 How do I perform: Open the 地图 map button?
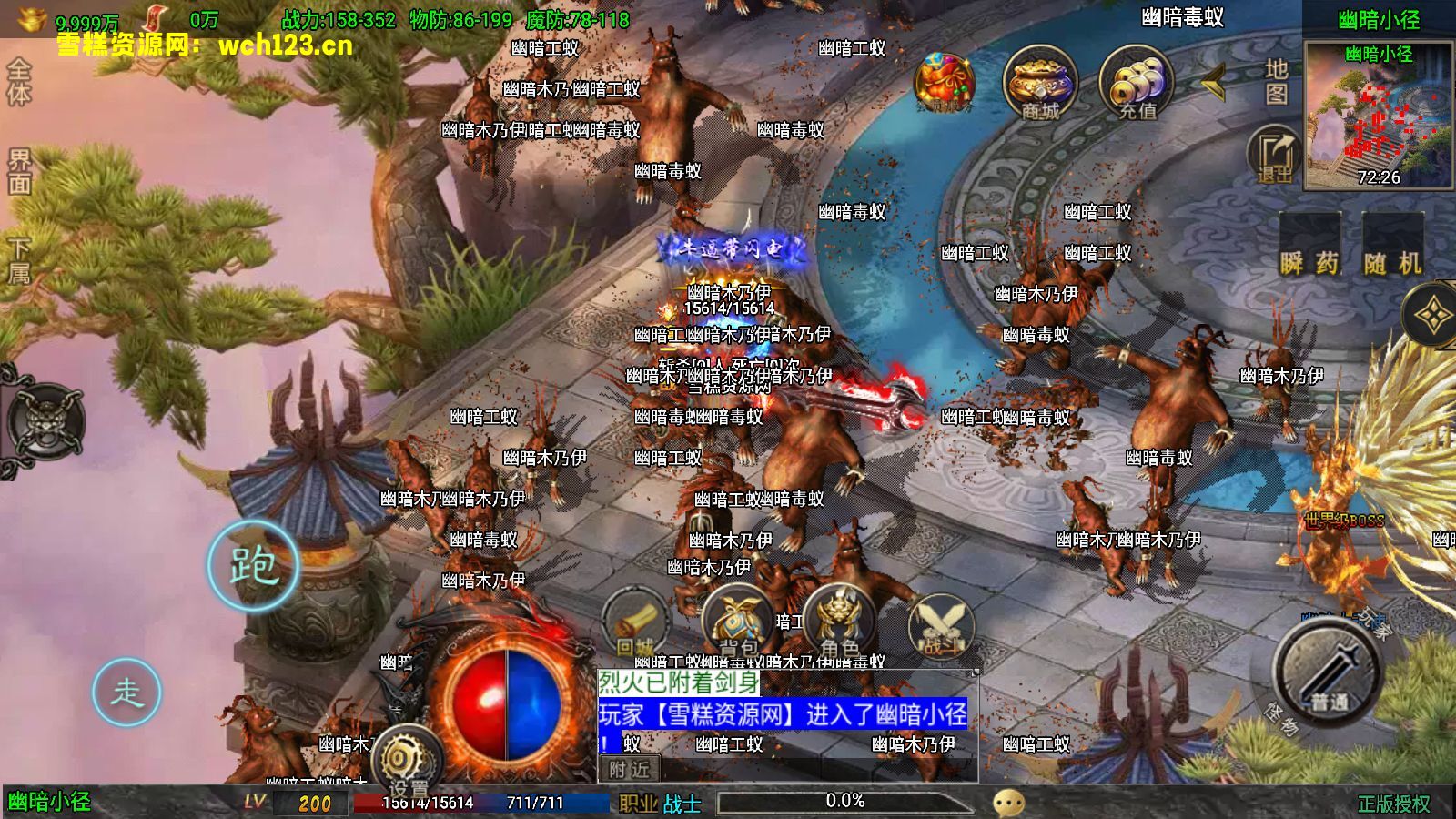pyautogui.click(x=1276, y=82)
